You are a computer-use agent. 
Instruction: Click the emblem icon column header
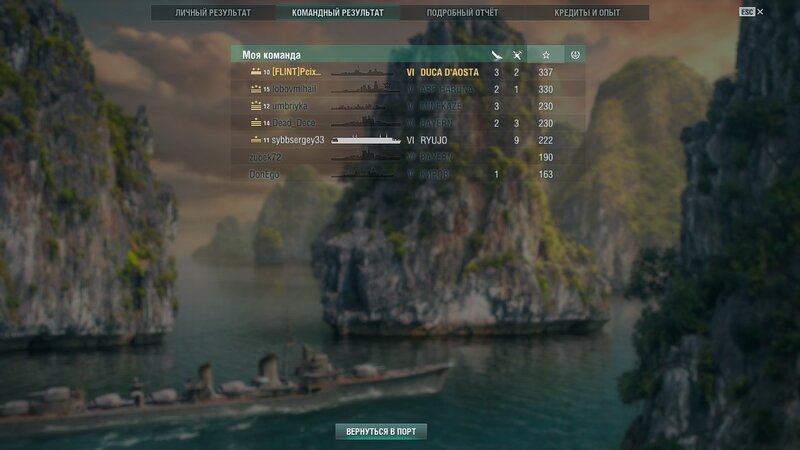click(x=574, y=55)
